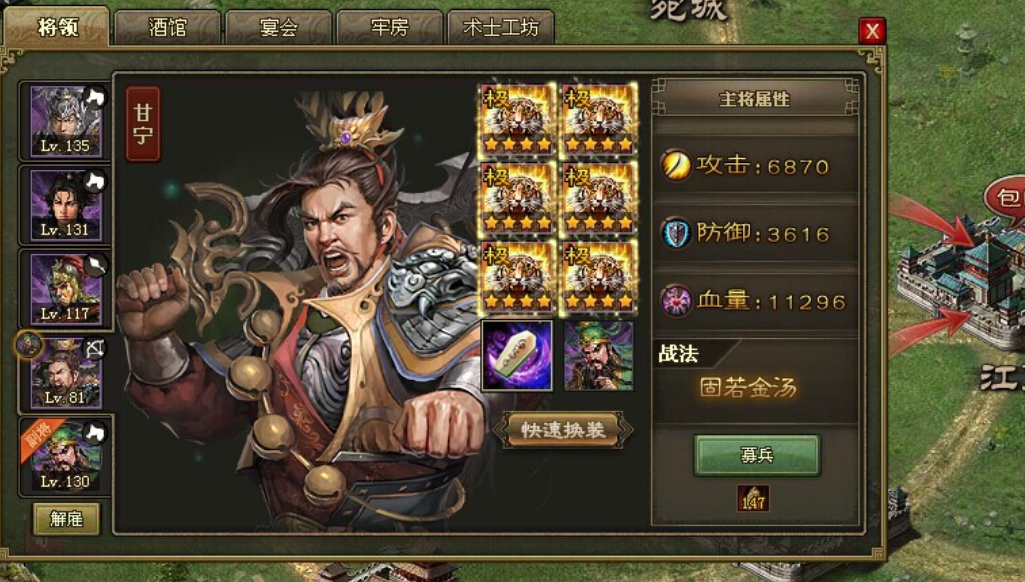Recruit troops with the 募兵 button

[x=757, y=455]
